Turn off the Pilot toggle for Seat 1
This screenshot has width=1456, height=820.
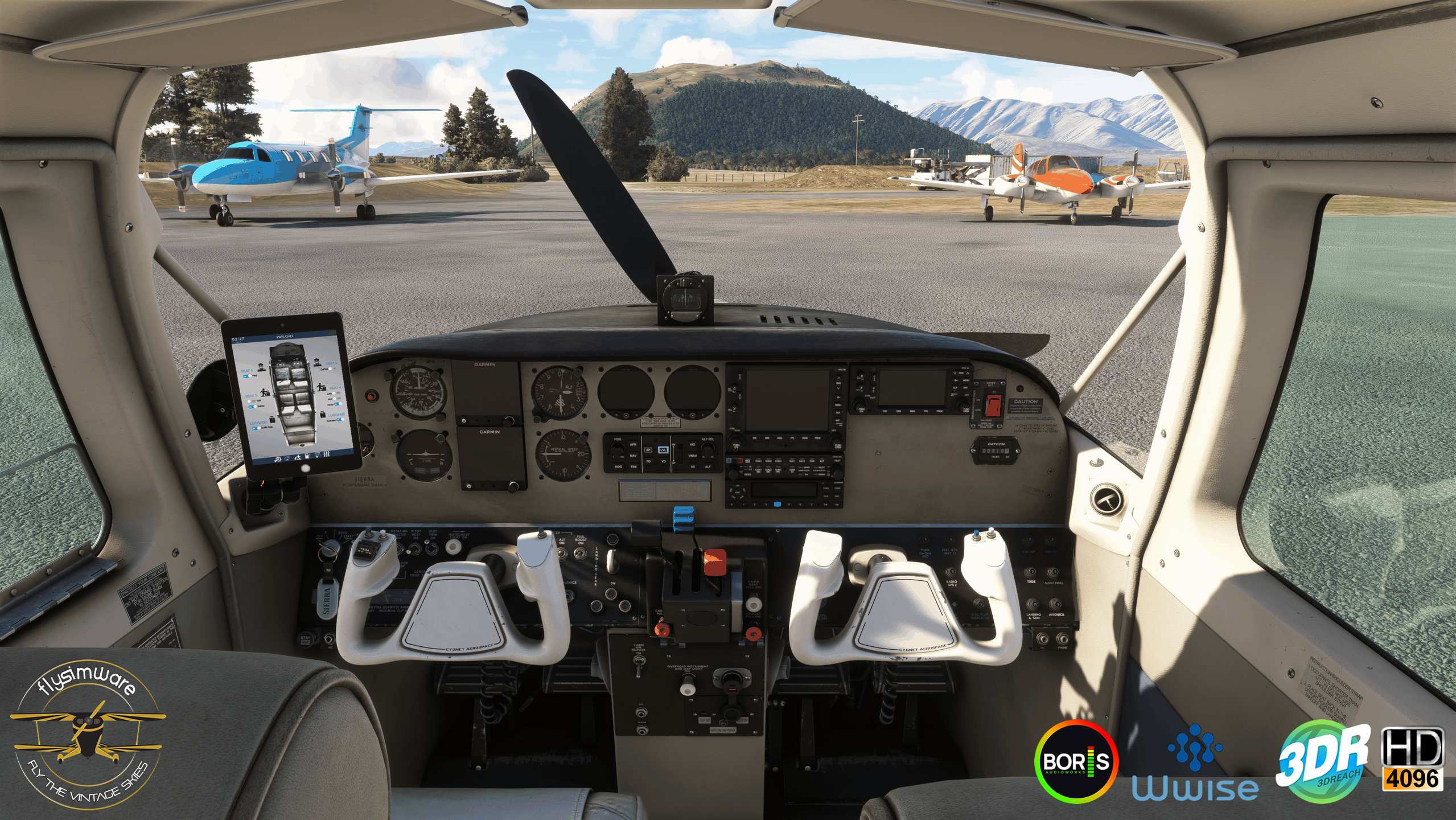pyautogui.click(x=246, y=376)
